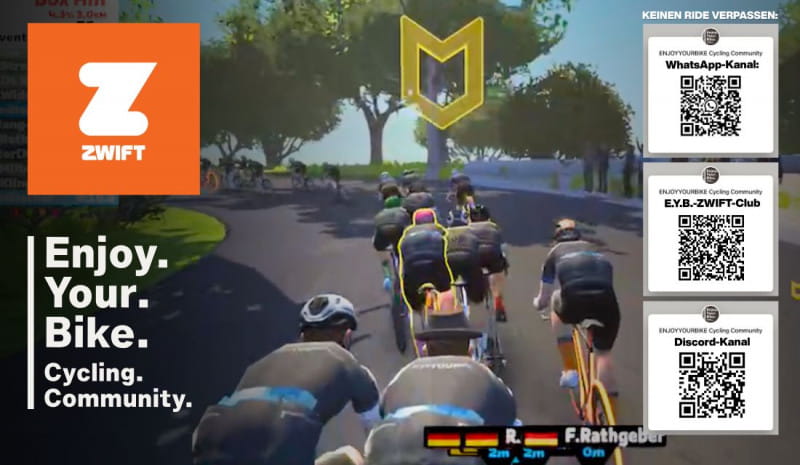Viewport: 800px width, 465px height.
Task: Open the Discord-Kanal QR code card
Action: tap(710, 366)
